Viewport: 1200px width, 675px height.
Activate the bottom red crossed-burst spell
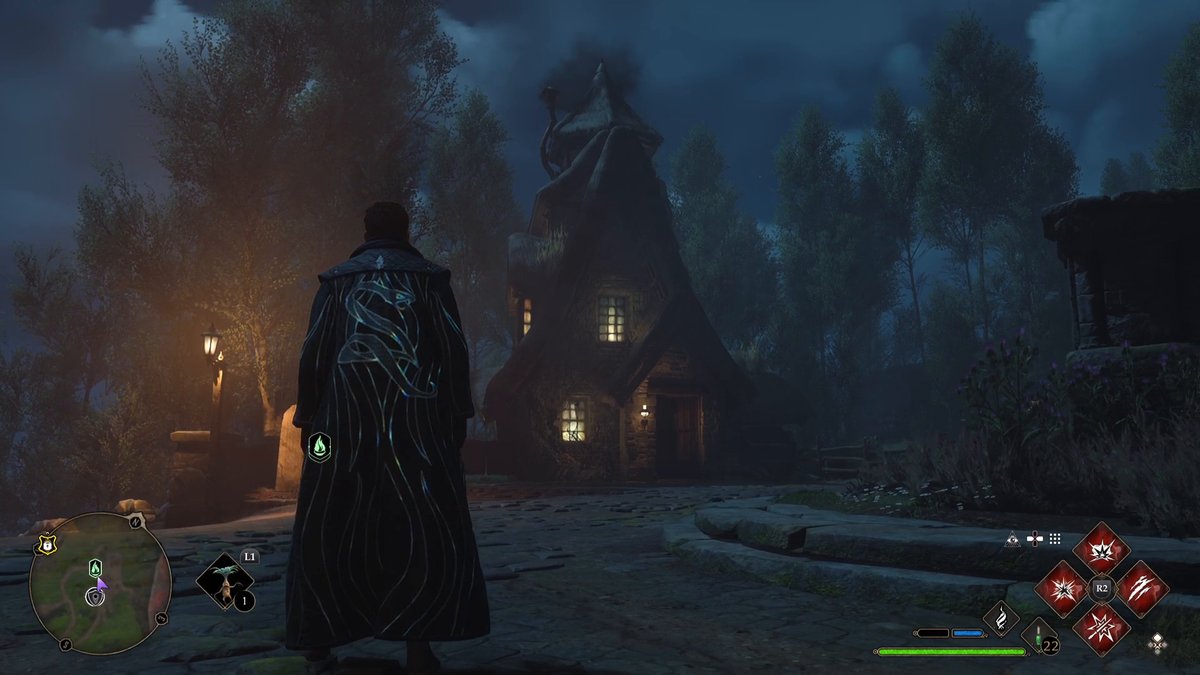[1101, 629]
